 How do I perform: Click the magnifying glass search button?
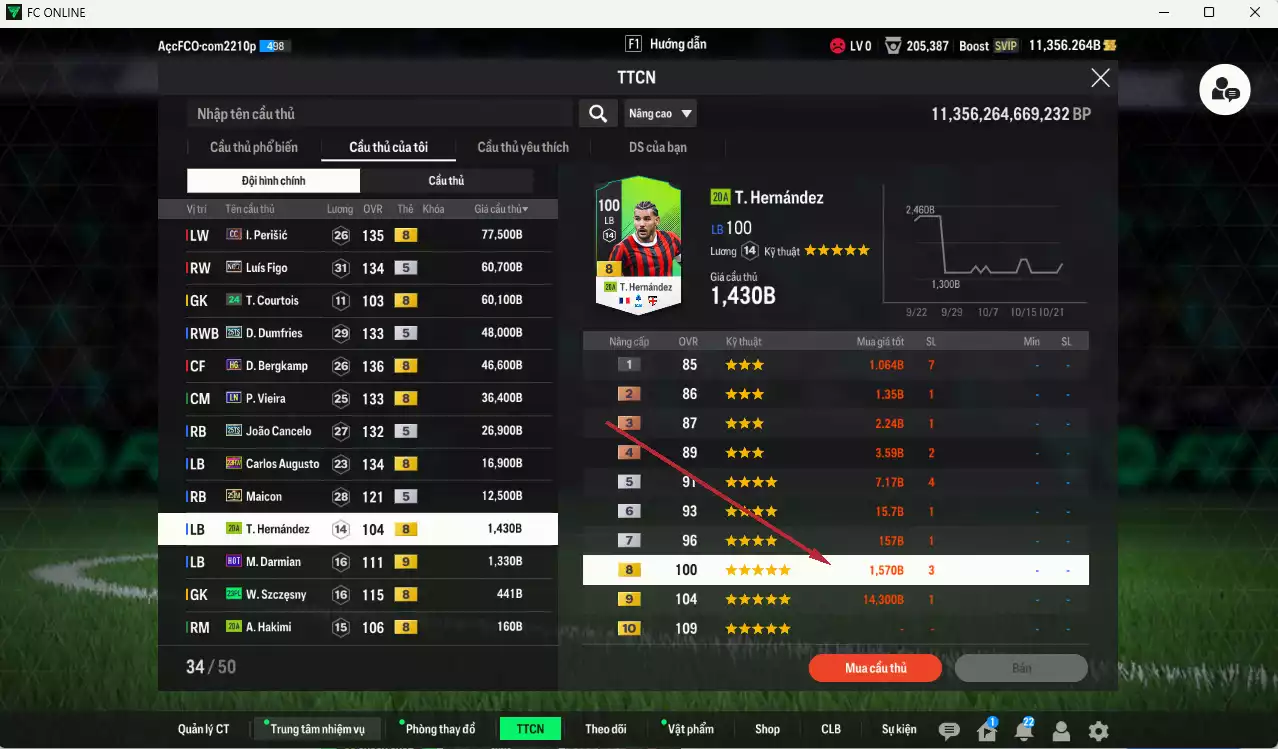pyautogui.click(x=597, y=114)
